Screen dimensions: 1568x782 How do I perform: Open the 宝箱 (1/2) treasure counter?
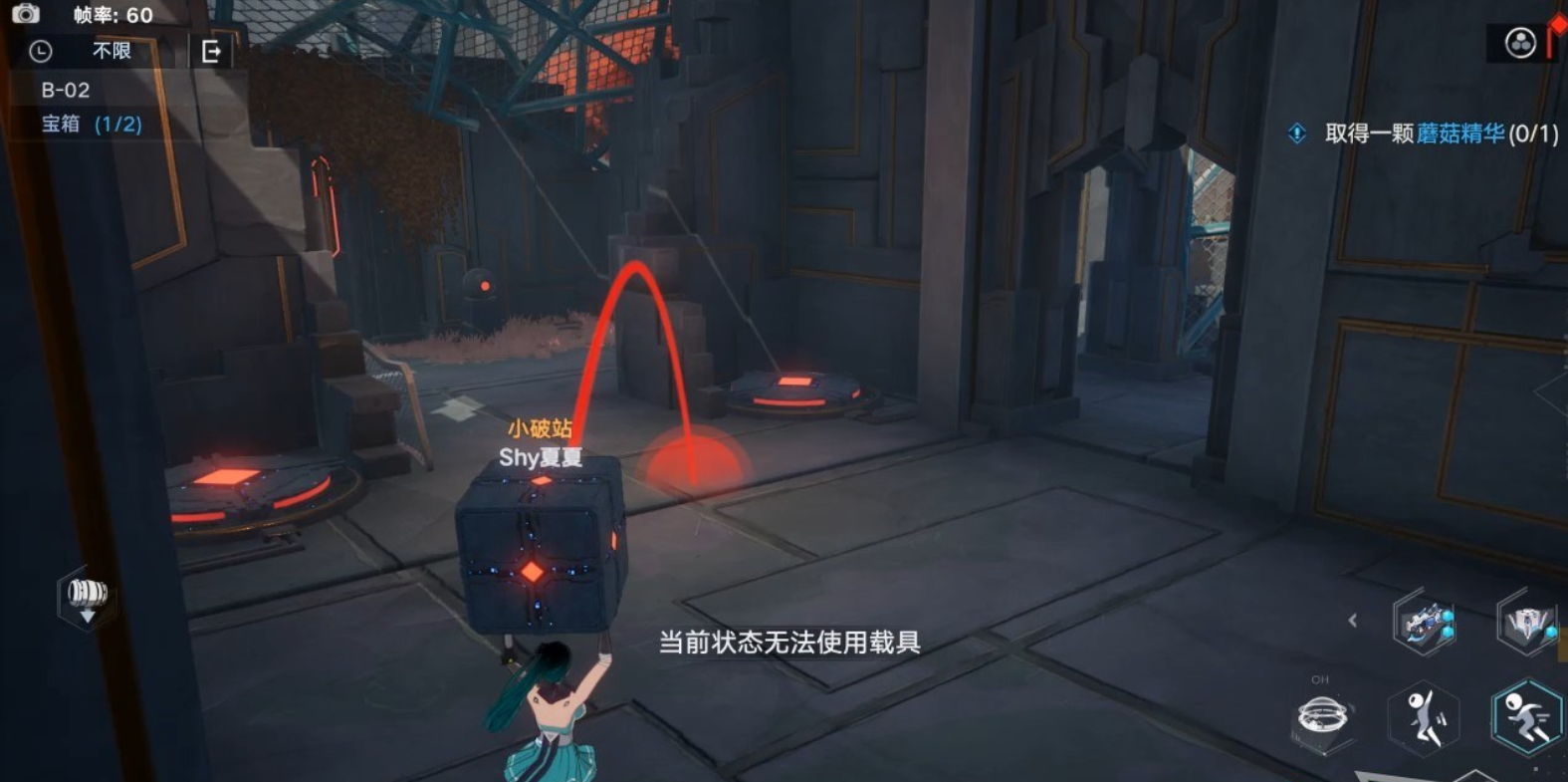coord(88,125)
